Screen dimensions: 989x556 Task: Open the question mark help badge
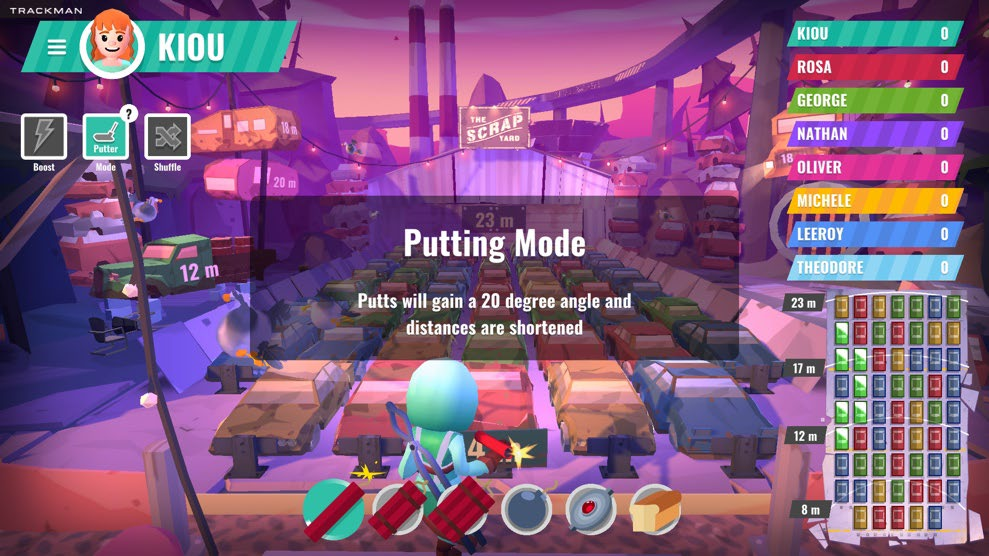[128, 113]
